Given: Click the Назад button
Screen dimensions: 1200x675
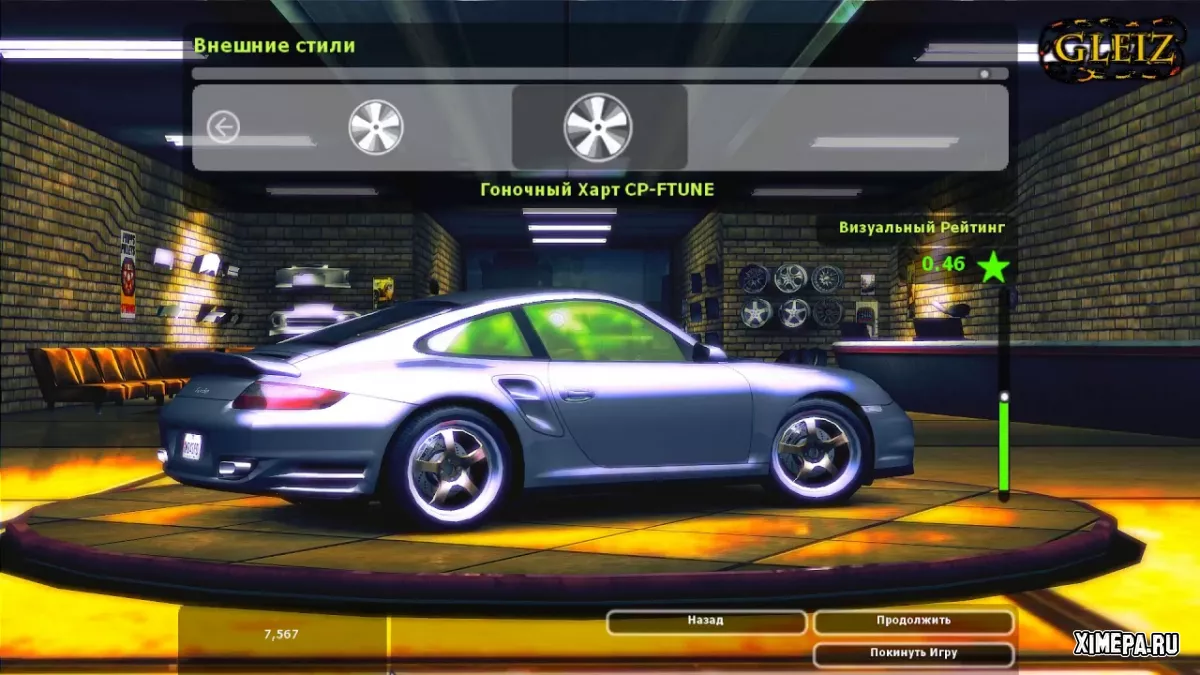Looking at the screenshot, I should (706, 621).
